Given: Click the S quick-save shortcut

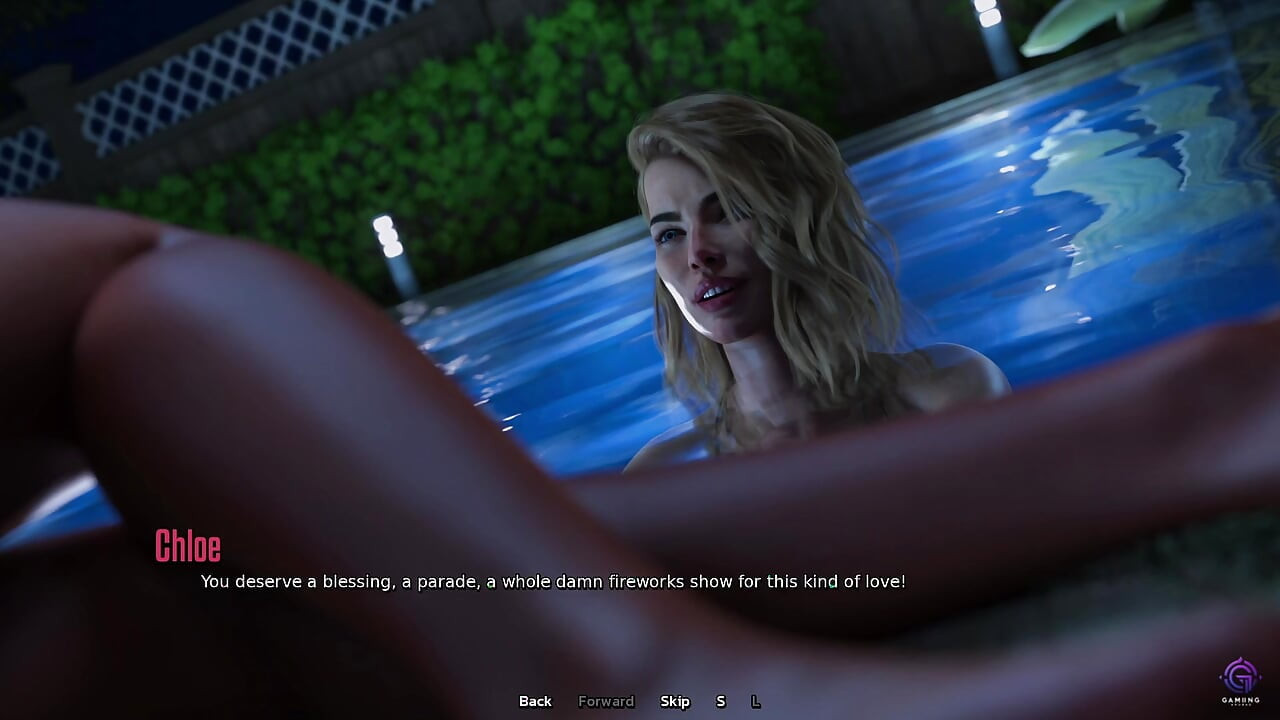Looking at the screenshot, I should [x=721, y=701].
